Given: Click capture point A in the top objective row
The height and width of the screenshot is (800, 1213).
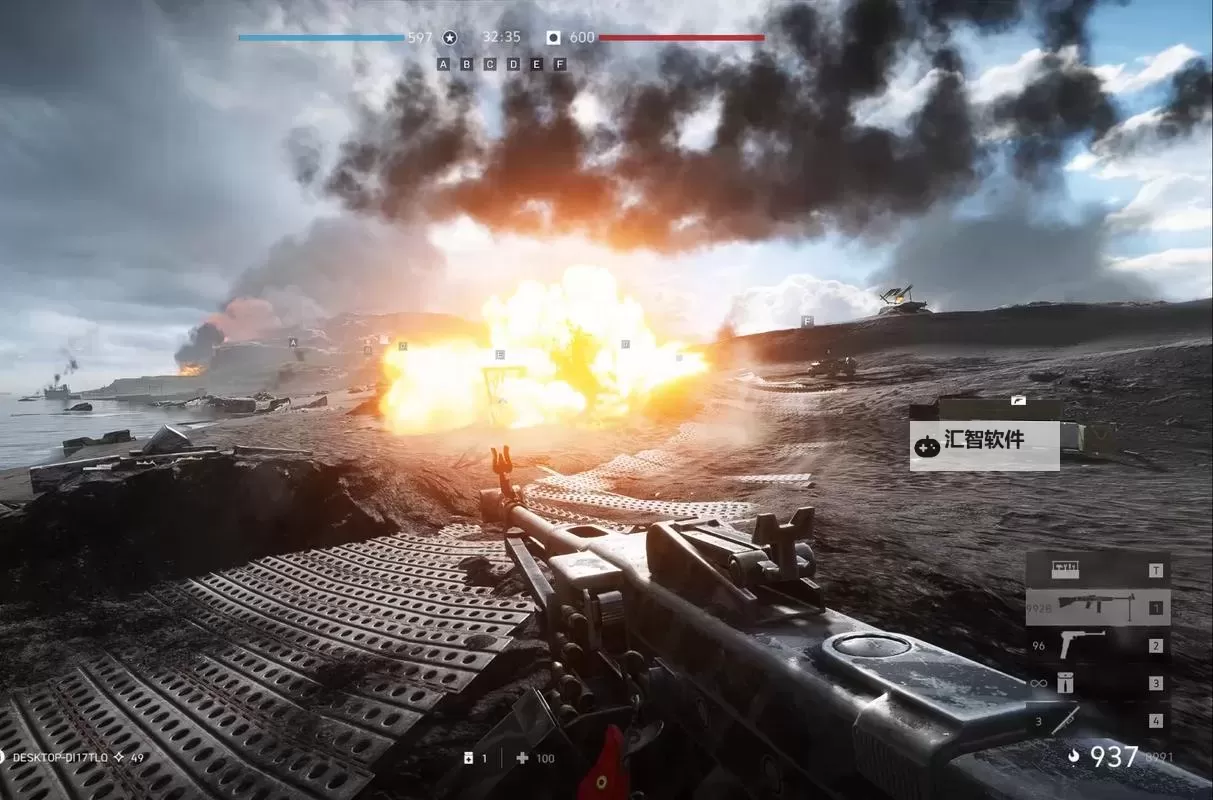Looking at the screenshot, I should pyautogui.click(x=443, y=64).
